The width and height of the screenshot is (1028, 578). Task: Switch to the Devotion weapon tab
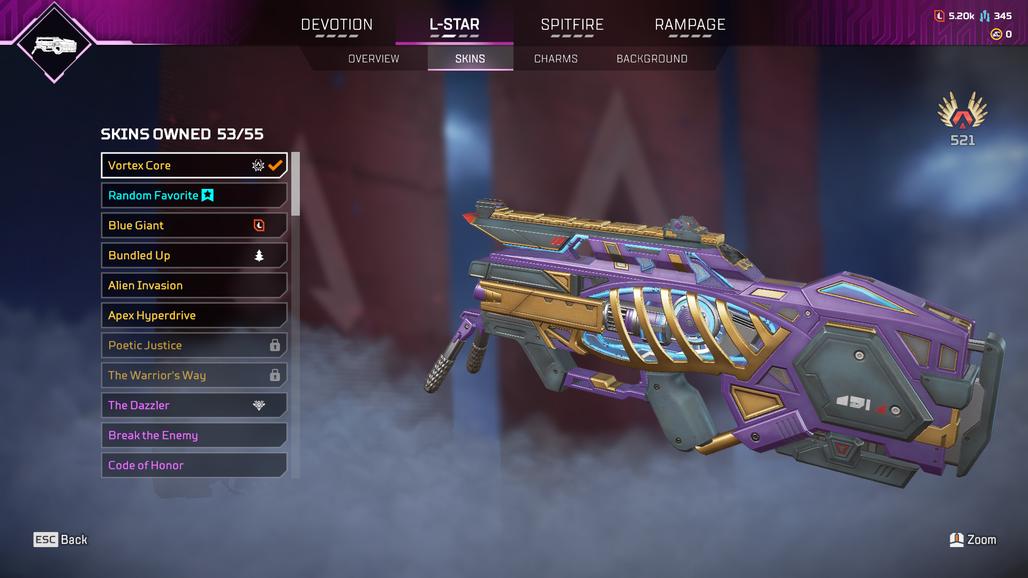pos(337,25)
